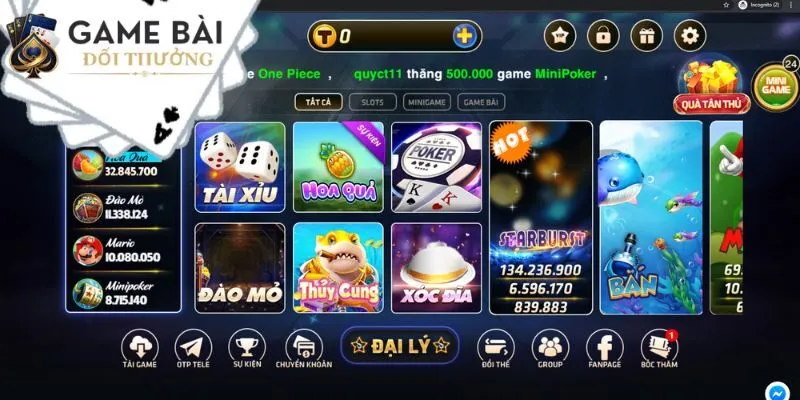800x400 pixels.
Task: Open the Đại Lý agent button
Action: tap(399, 346)
